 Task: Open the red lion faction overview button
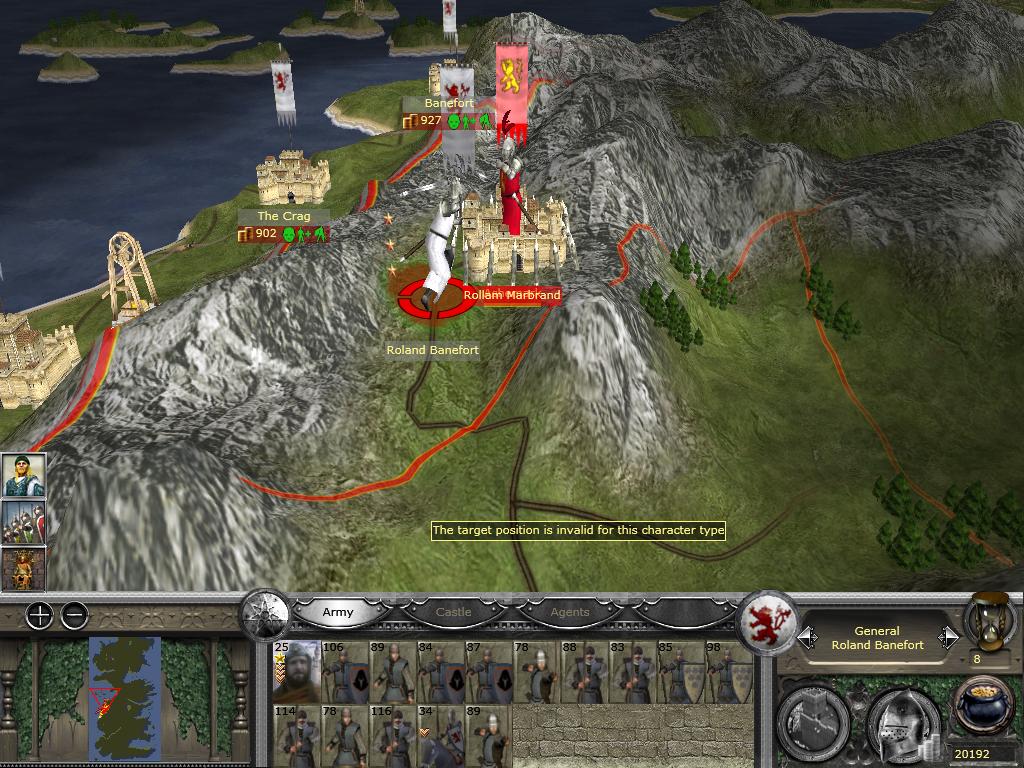[768, 622]
